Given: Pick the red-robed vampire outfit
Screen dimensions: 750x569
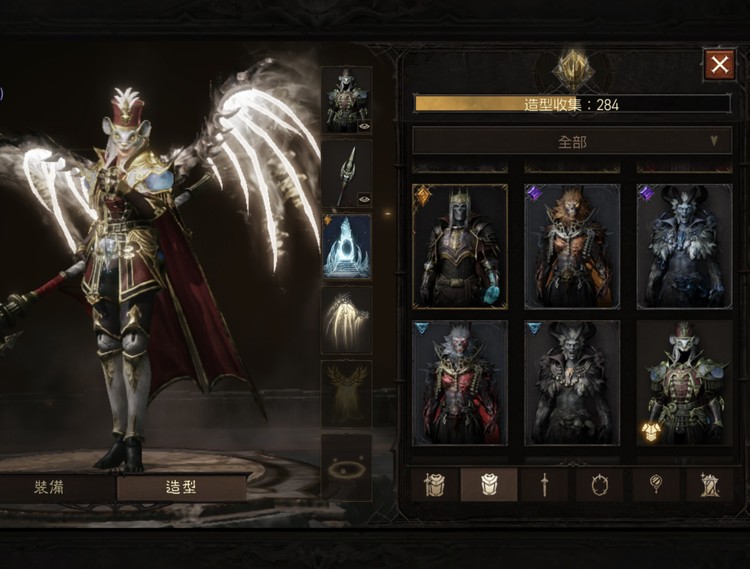Looking at the screenshot, I should click(x=459, y=381).
